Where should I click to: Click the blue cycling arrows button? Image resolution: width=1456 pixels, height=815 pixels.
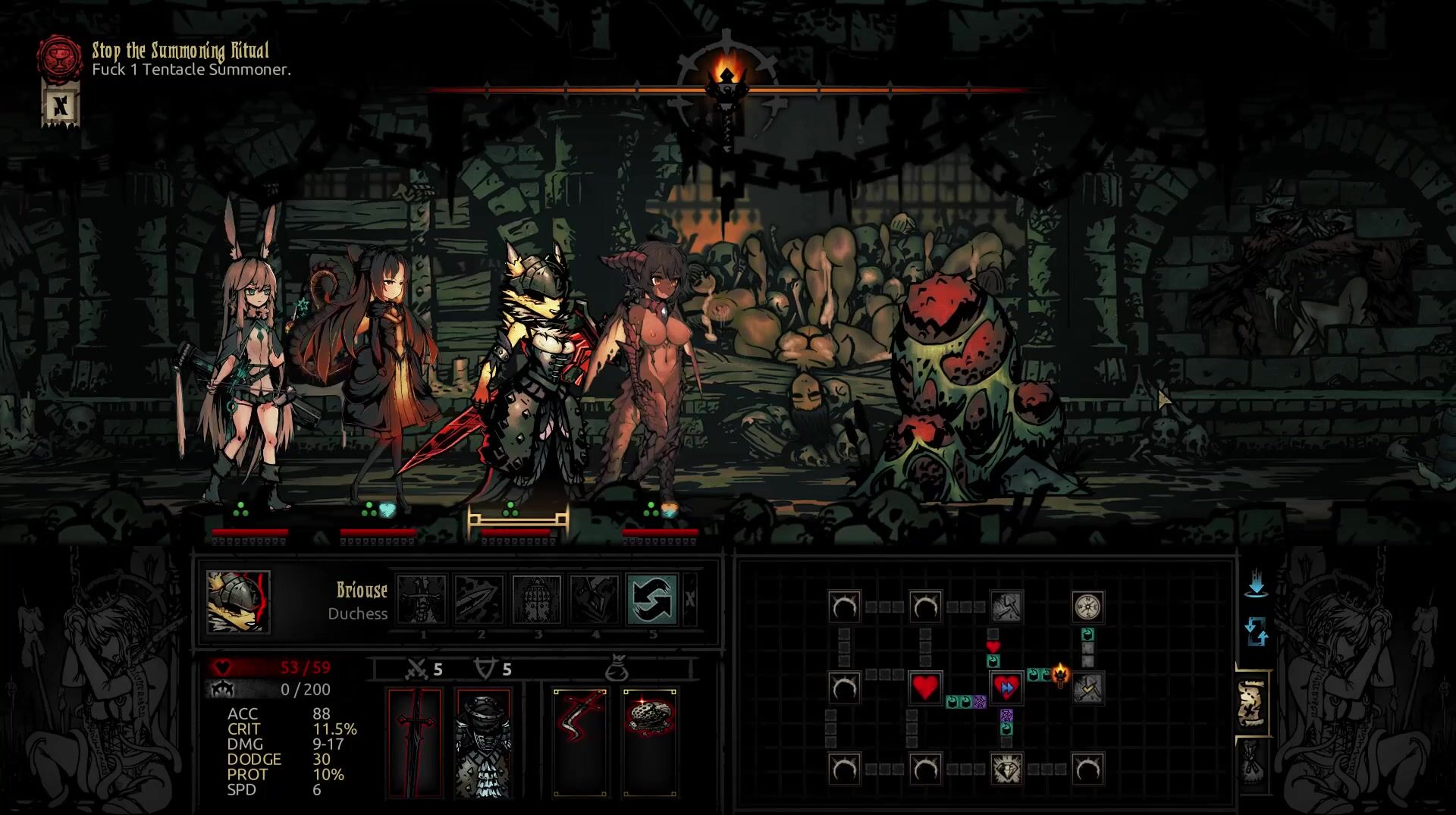(x=1256, y=631)
